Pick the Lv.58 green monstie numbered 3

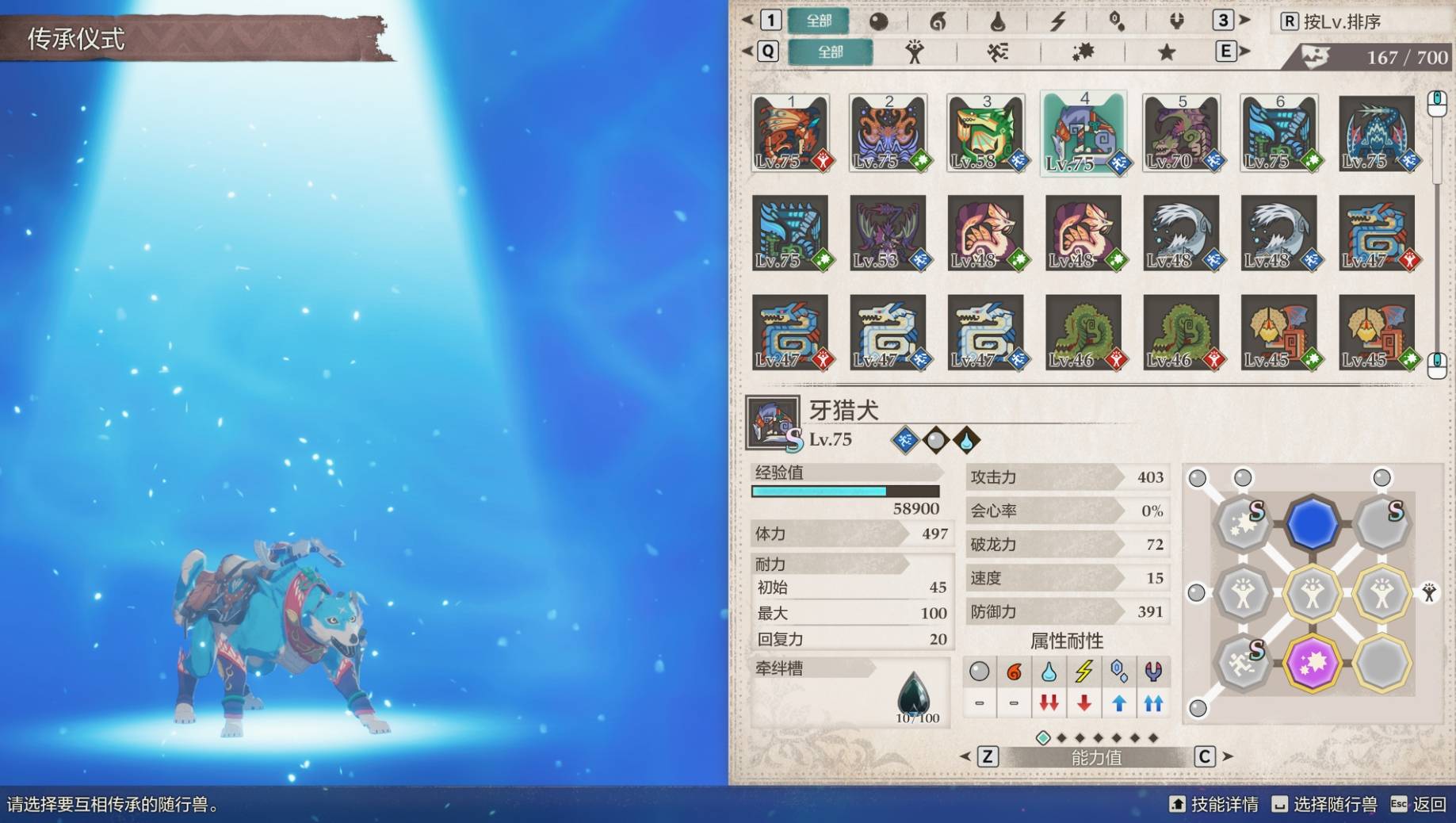click(x=985, y=133)
